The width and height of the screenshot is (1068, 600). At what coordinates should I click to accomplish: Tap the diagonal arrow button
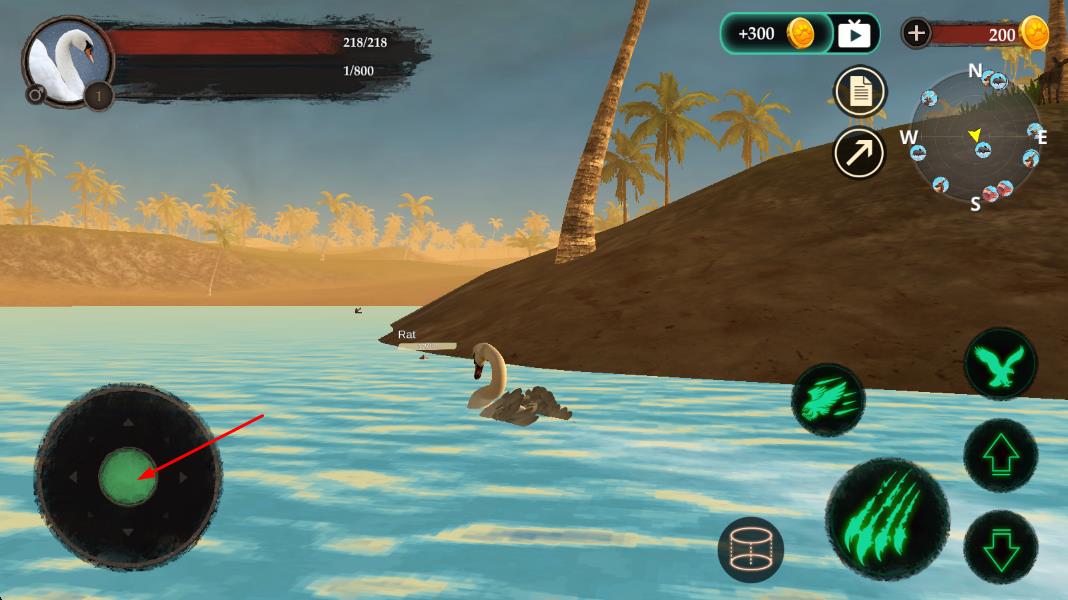coord(860,153)
